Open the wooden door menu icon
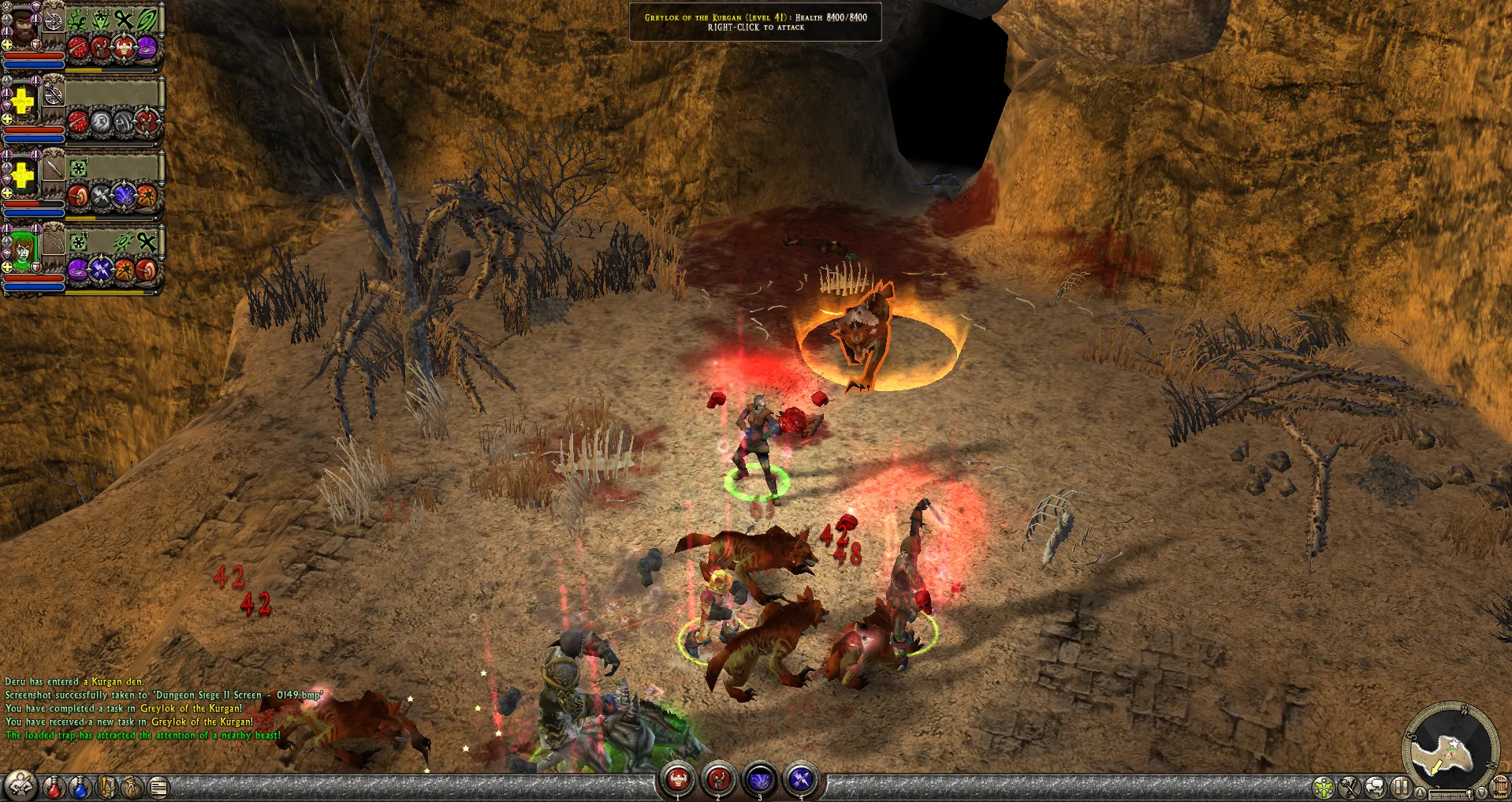This screenshot has width=1512, height=802. pyautogui.click(x=1499, y=785)
